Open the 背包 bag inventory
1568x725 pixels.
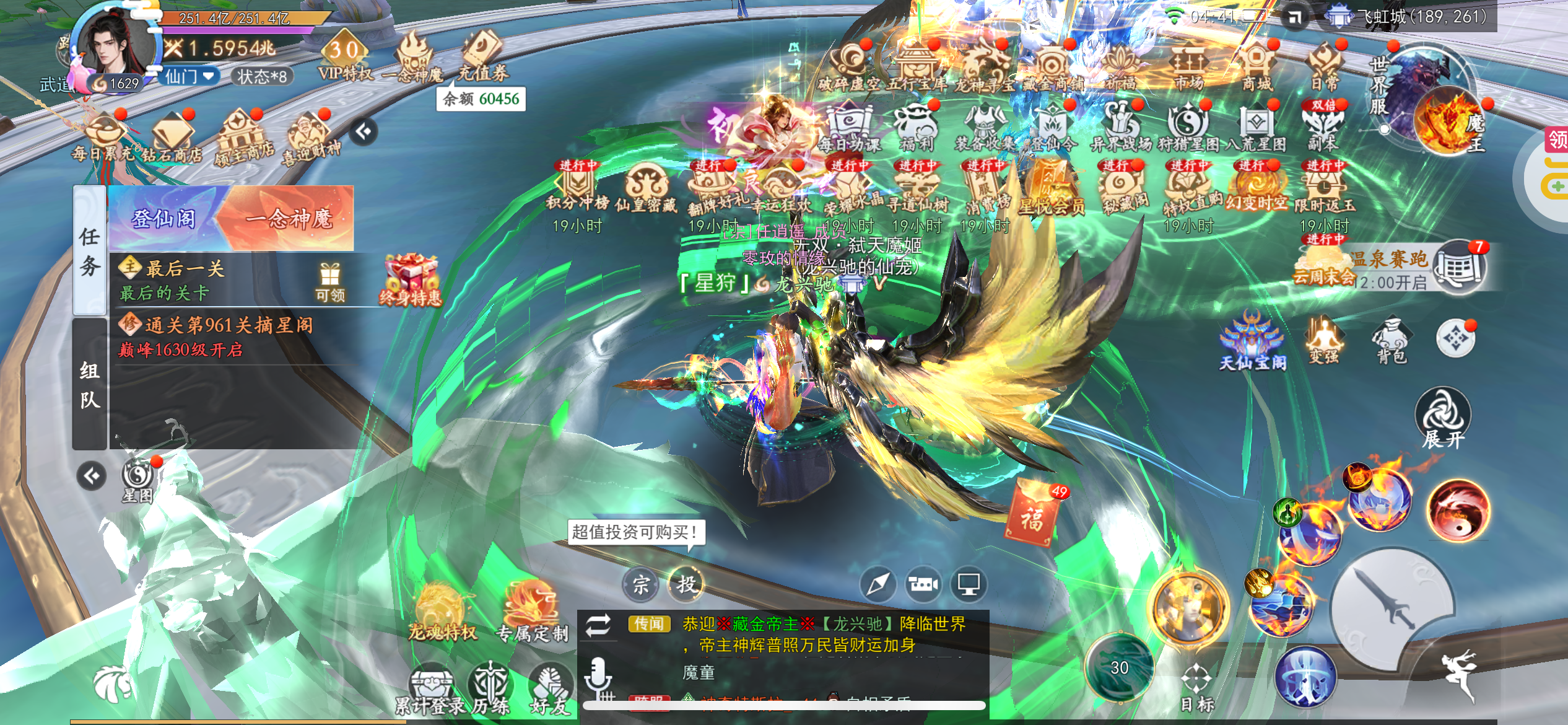[x=1391, y=341]
